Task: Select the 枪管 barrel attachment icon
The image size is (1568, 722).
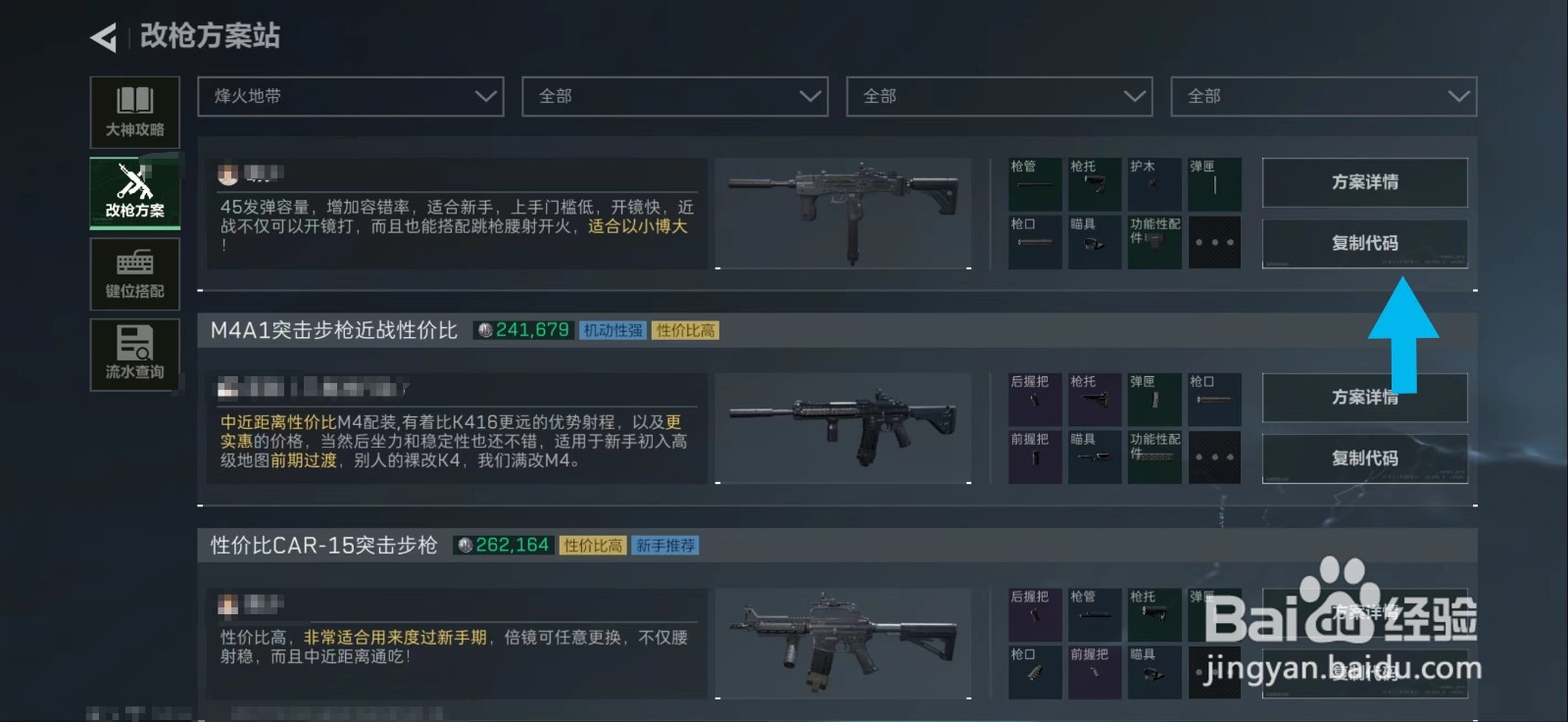Action: (1034, 182)
